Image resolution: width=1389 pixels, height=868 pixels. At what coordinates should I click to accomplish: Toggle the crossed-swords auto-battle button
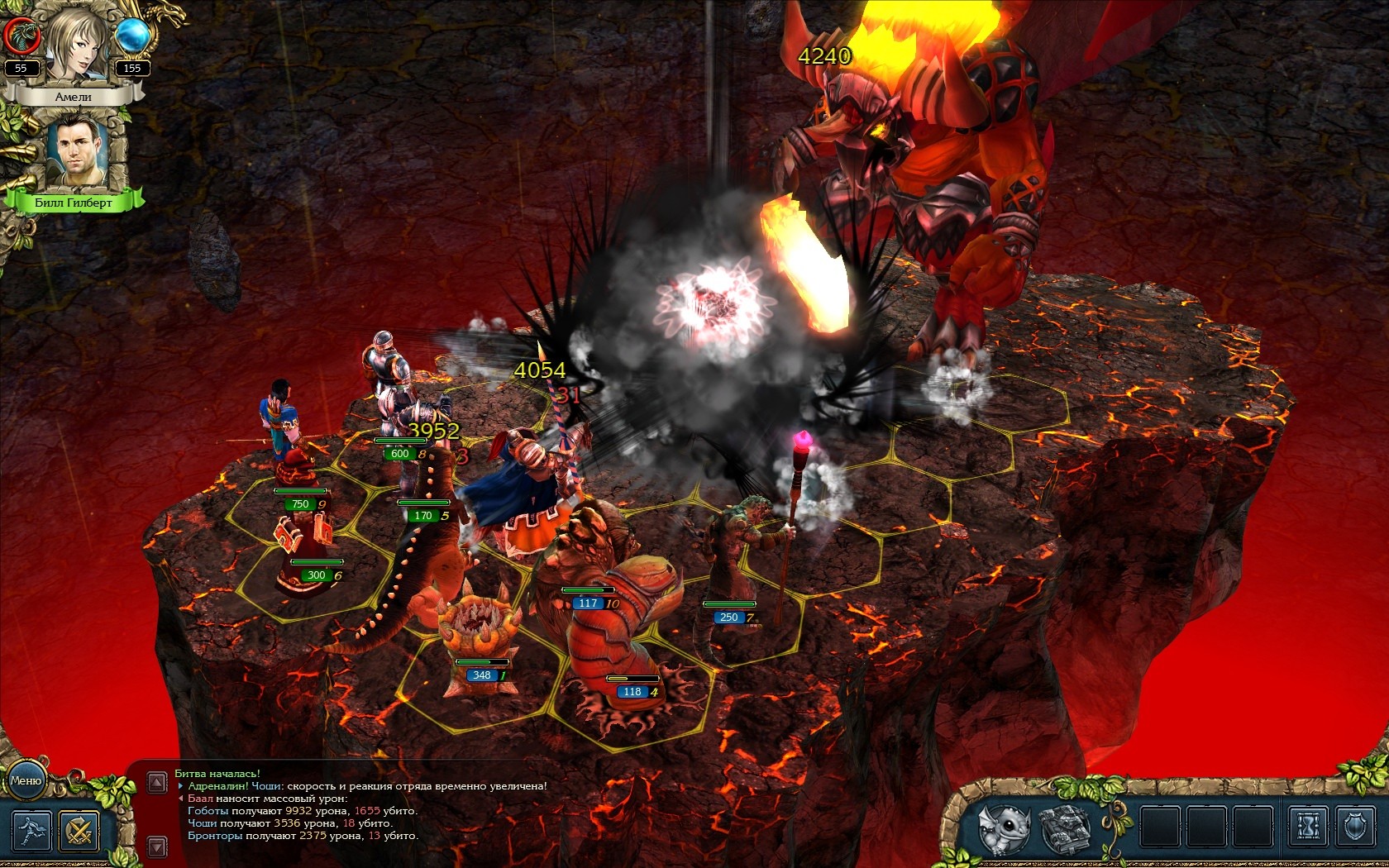coord(79,830)
